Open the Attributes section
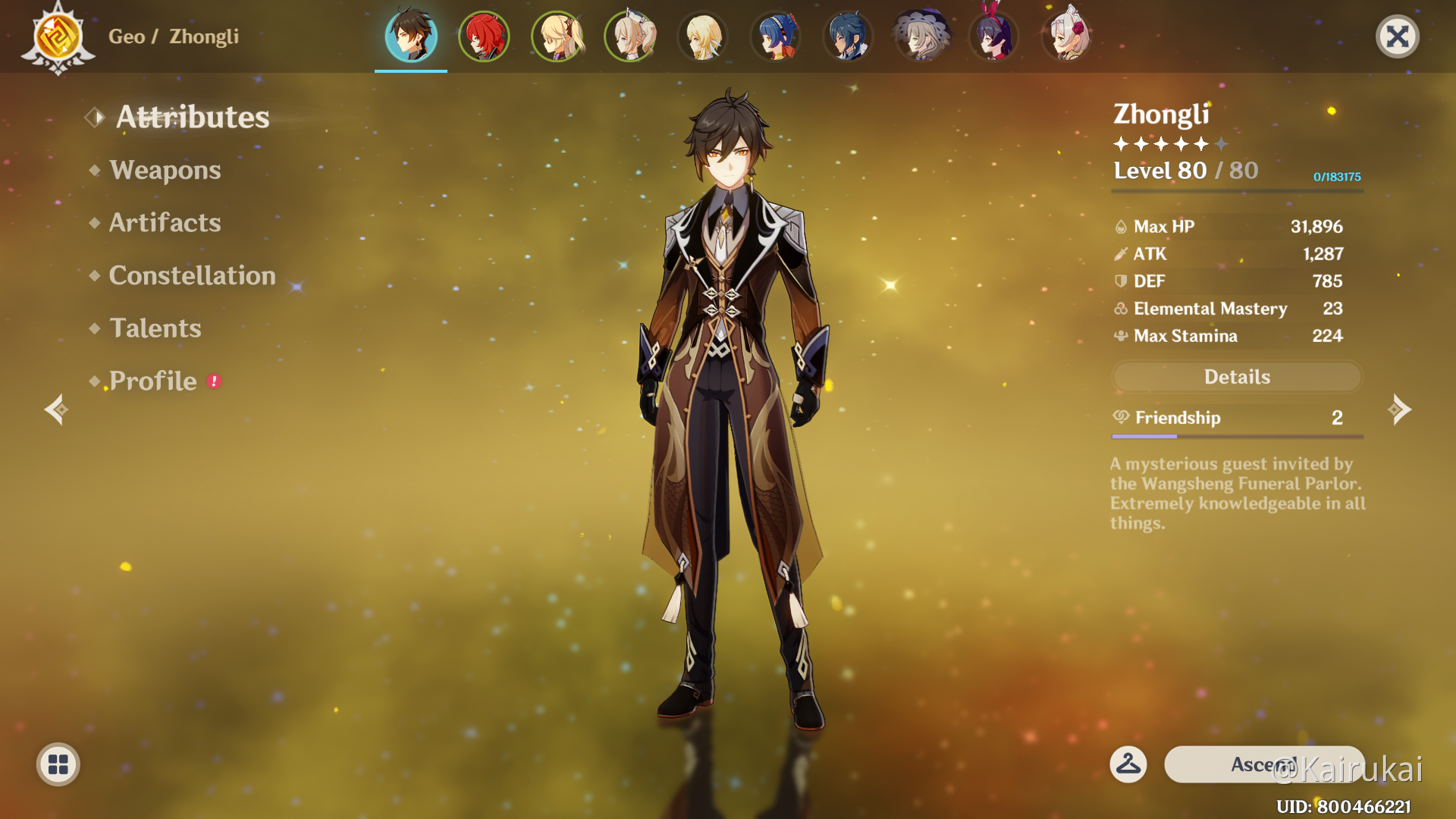 [192, 117]
